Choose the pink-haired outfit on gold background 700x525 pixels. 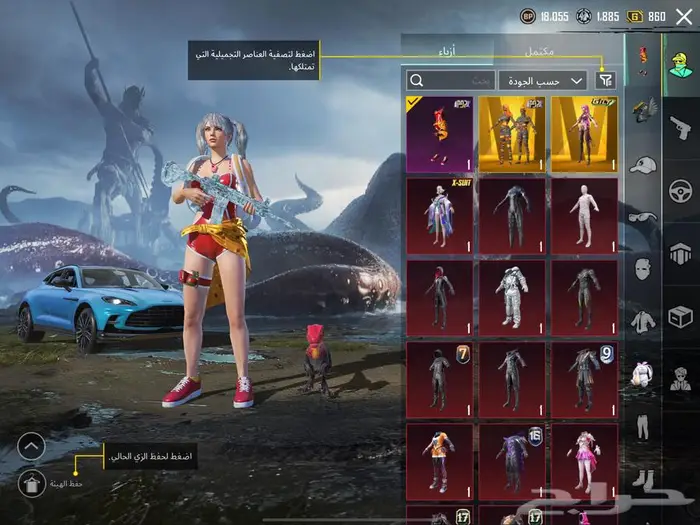(x=584, y=133)
